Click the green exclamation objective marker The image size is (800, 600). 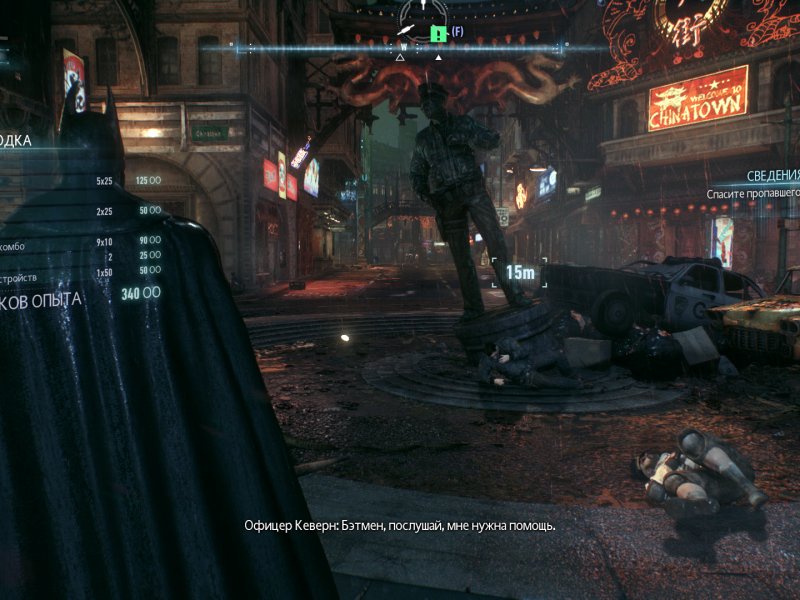point(437,33)
